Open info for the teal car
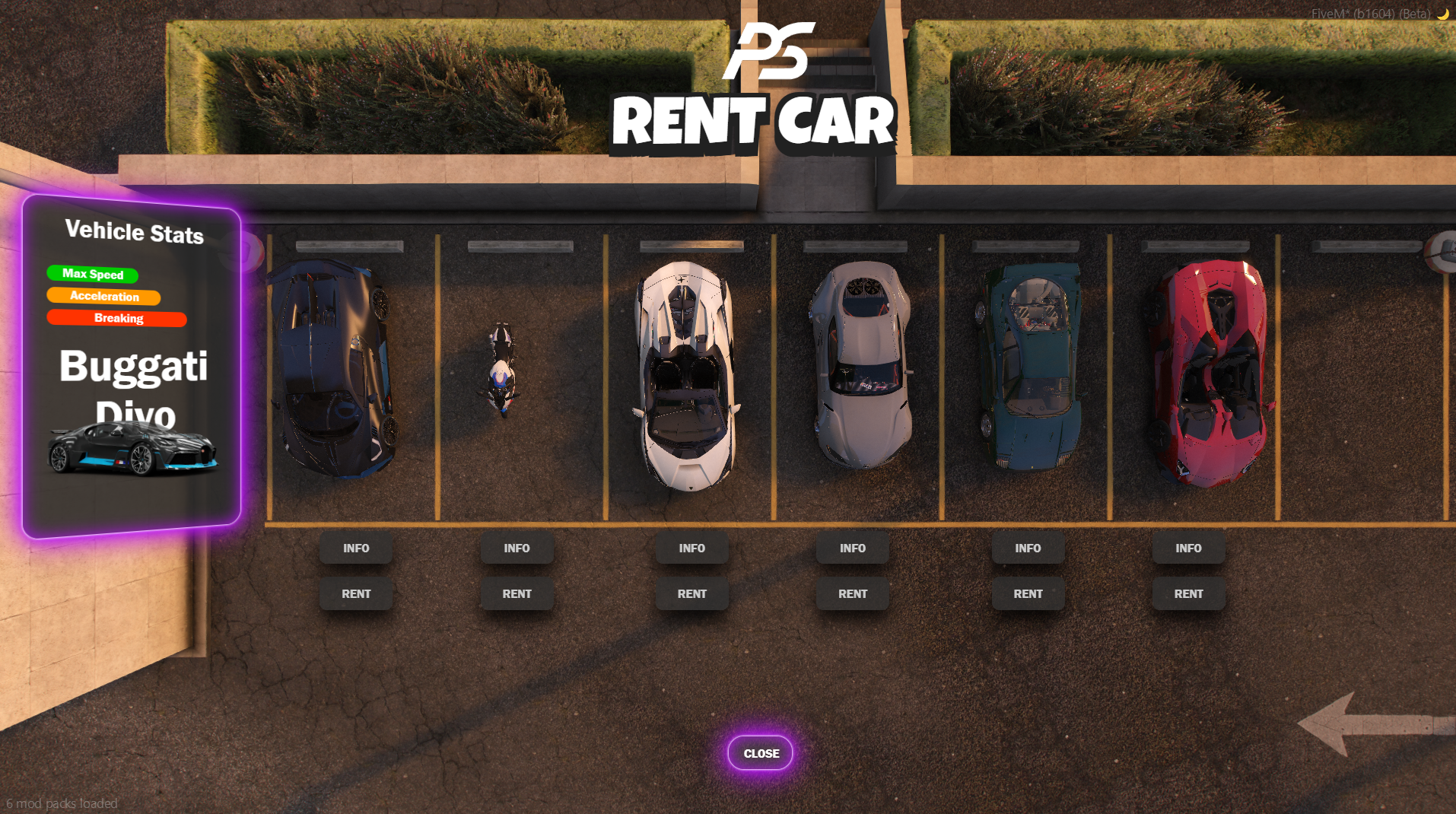This screenshot has width=1456, height=814. 1028,548
